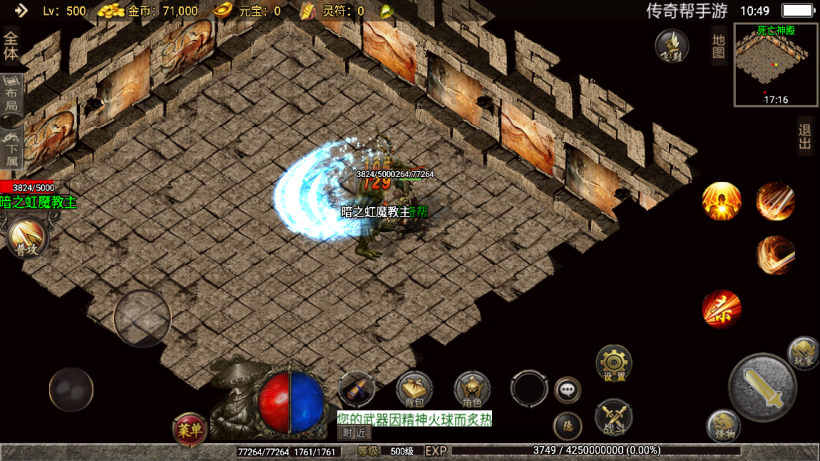This screenshot has height=461, width=820.
Task: Open the 背包 backpack
Action: (x=414, y=388)
